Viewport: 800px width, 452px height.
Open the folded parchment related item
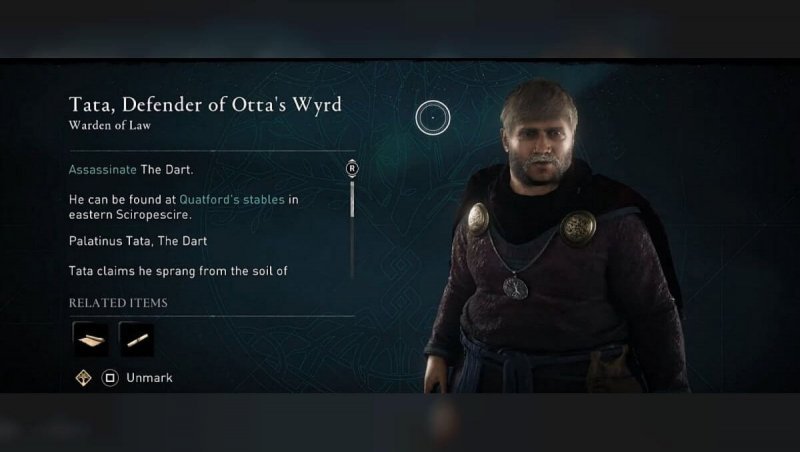pyautogui.click(x=90, y=339)
